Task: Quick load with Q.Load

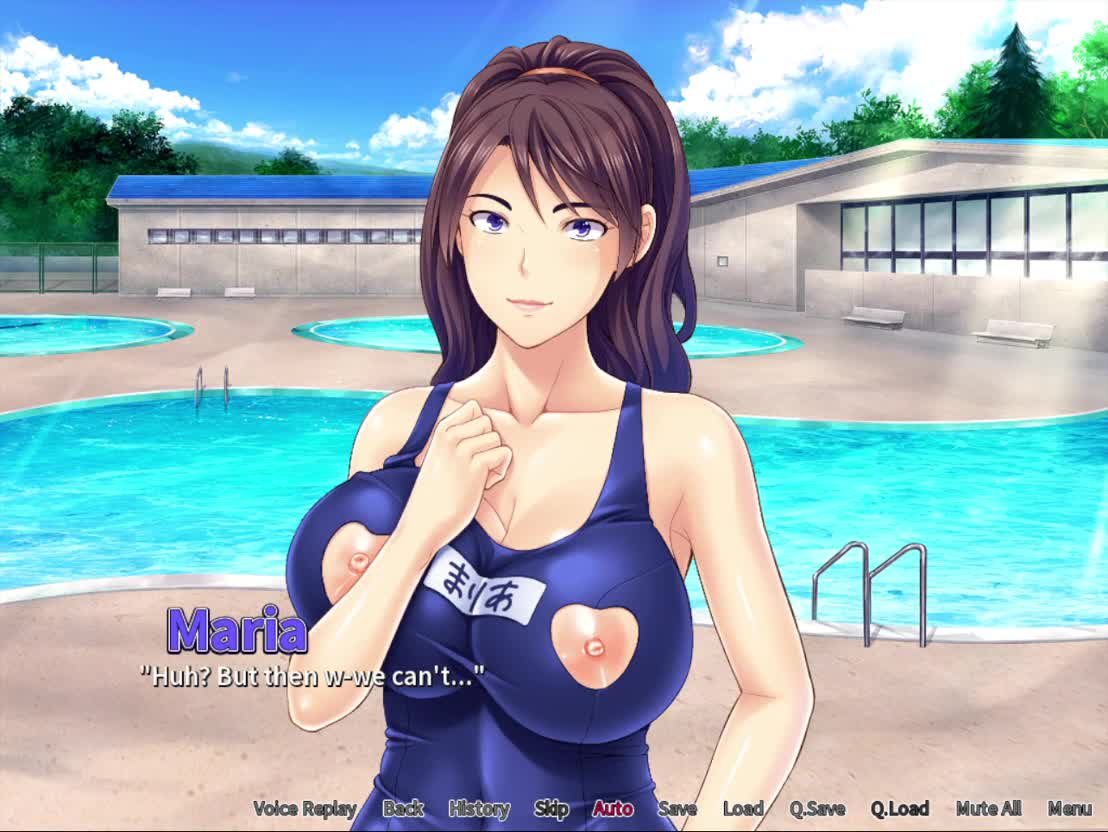Action: pos(899,809)
